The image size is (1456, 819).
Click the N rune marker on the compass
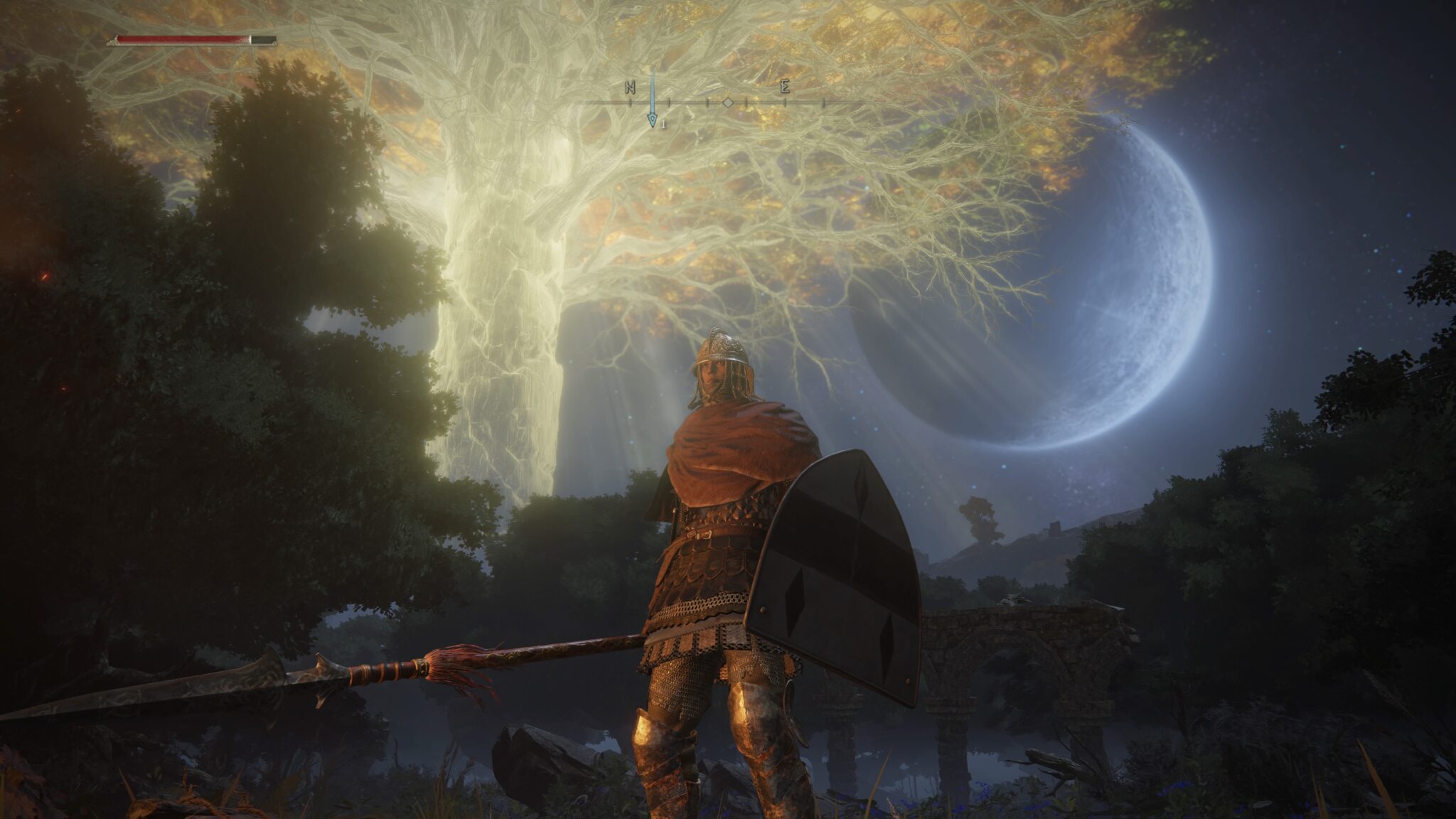[629, 87]
